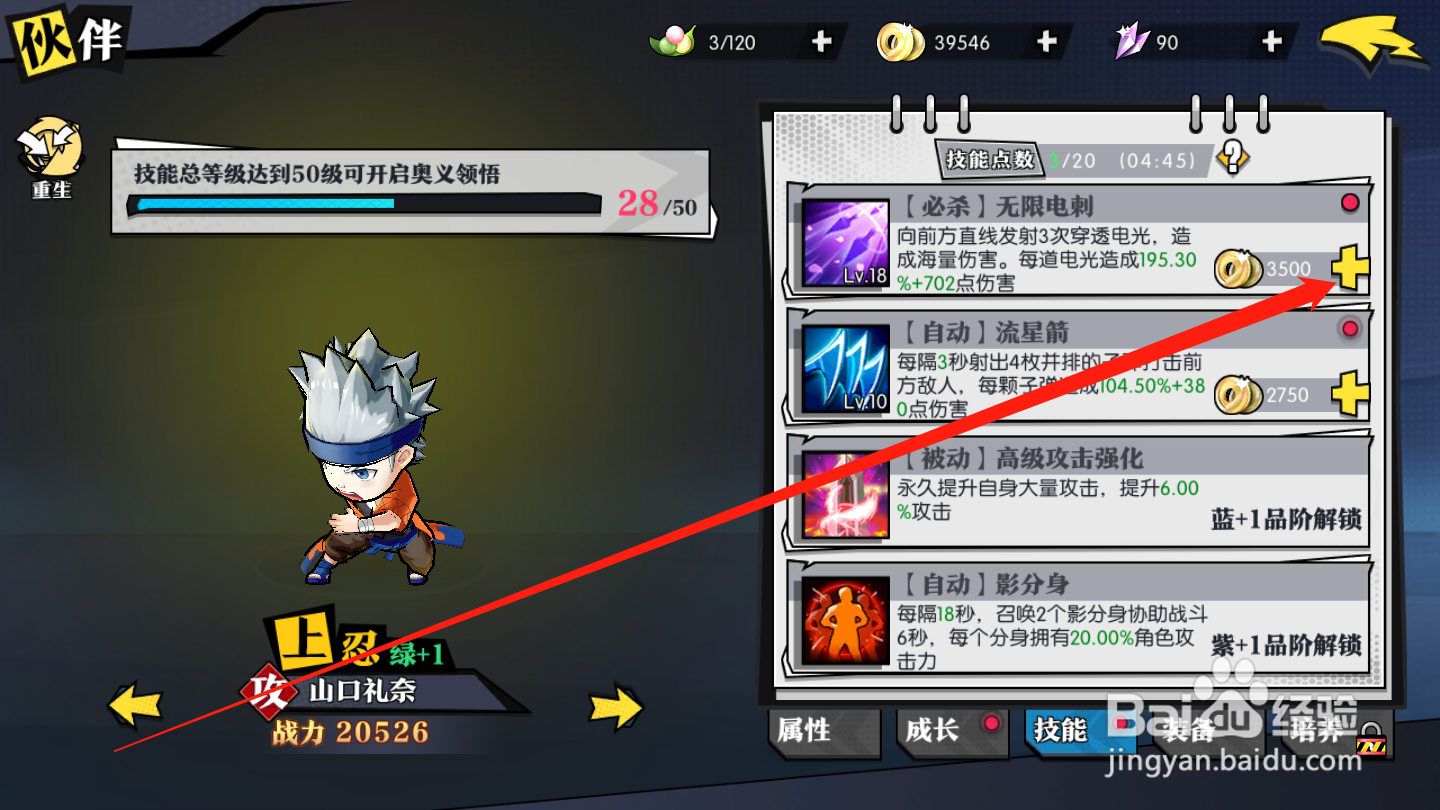Click the 高级攻击强化 passive skill icon
The image size is (1440, 810).
[x=845, y=492]
